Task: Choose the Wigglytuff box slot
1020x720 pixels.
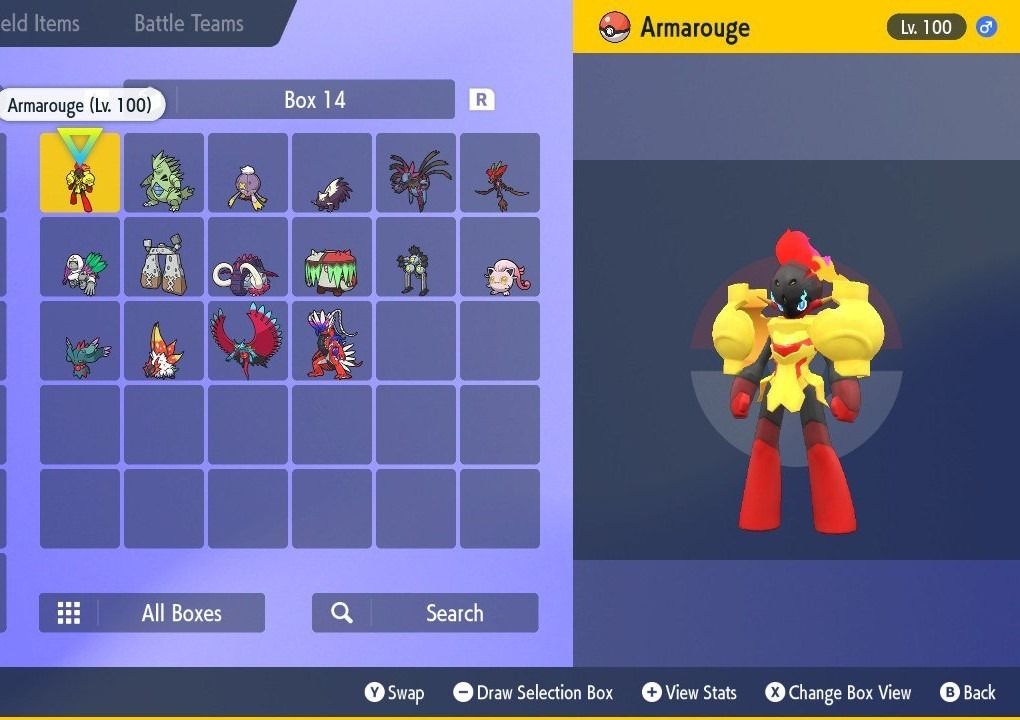Action: 500,257
